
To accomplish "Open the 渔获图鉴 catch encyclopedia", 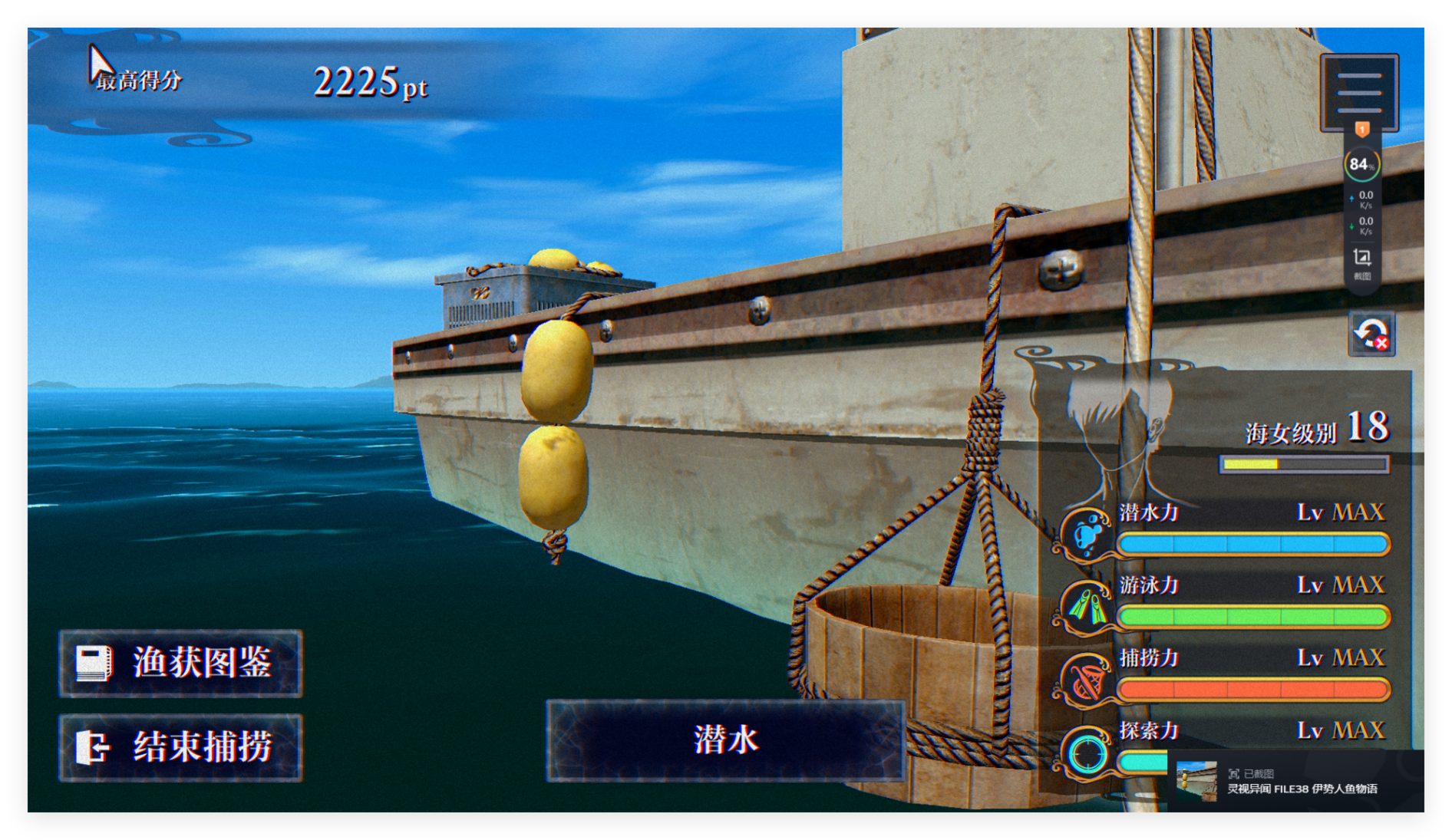I will [x=181, y=663].
